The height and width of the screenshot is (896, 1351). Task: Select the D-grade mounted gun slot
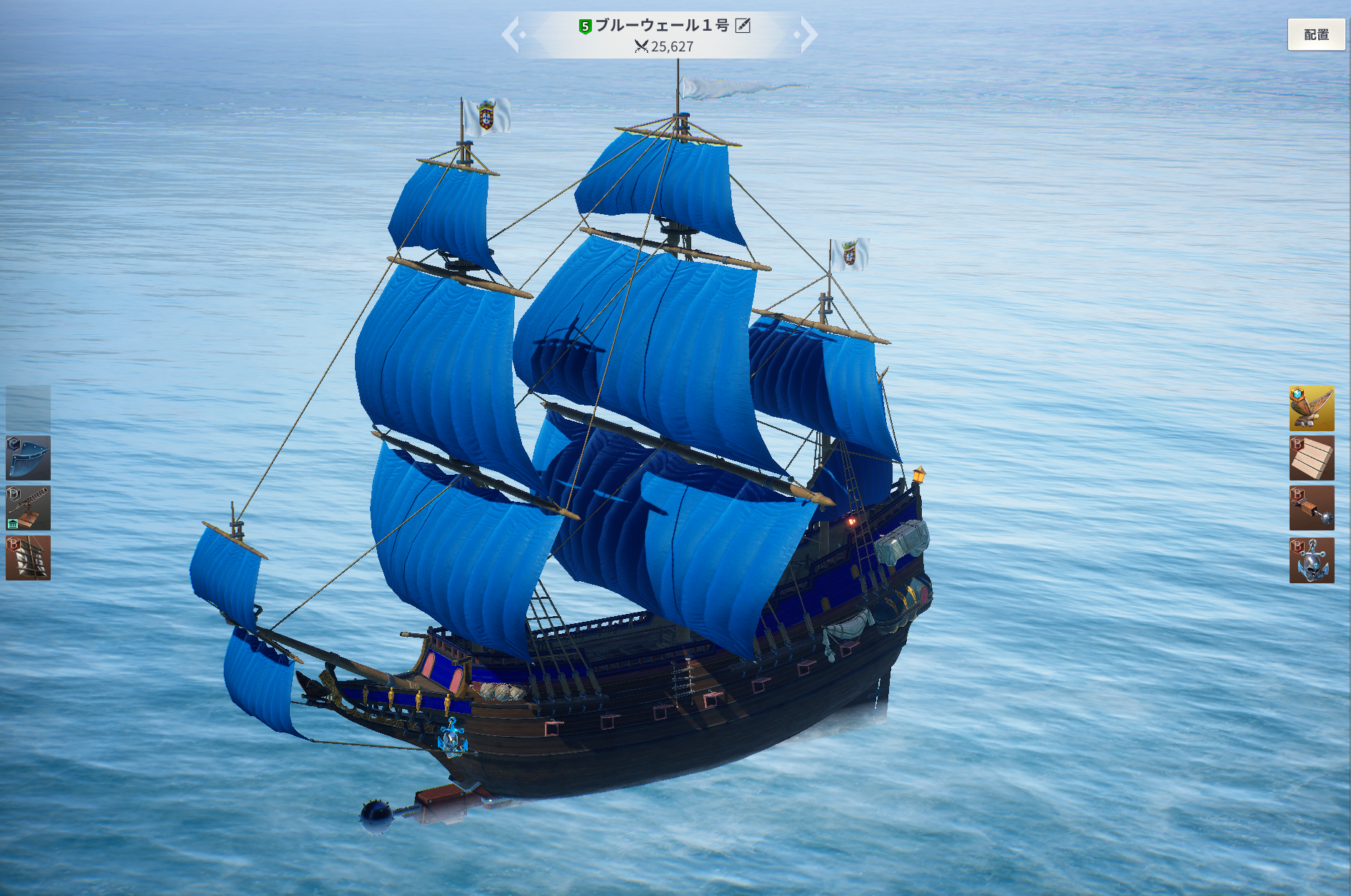click(x=29, y=508)
